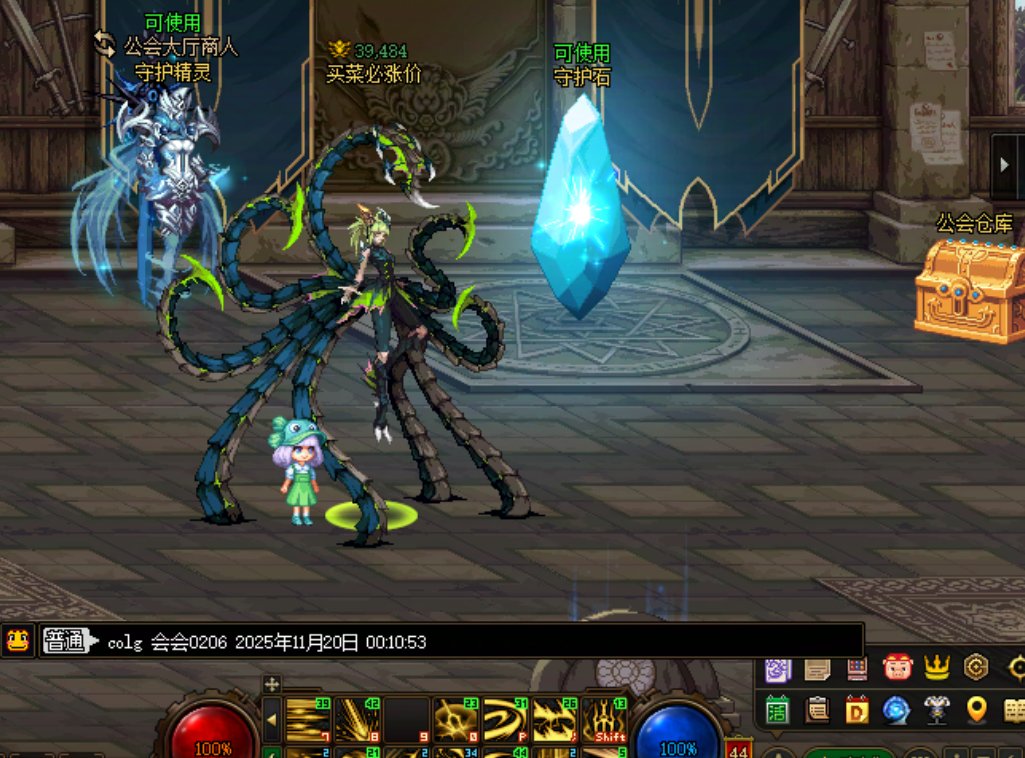Open the hexagonal gold coin icon

pos(976,666)
